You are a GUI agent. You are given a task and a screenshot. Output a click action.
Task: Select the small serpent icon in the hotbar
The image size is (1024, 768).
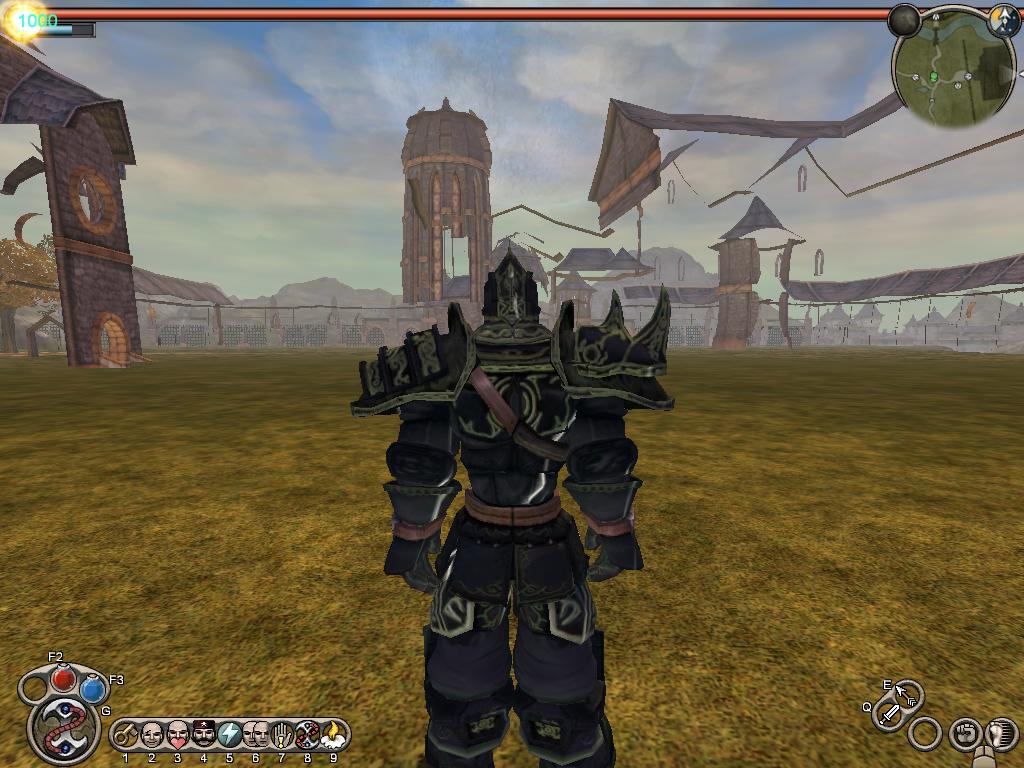point(307,735)
